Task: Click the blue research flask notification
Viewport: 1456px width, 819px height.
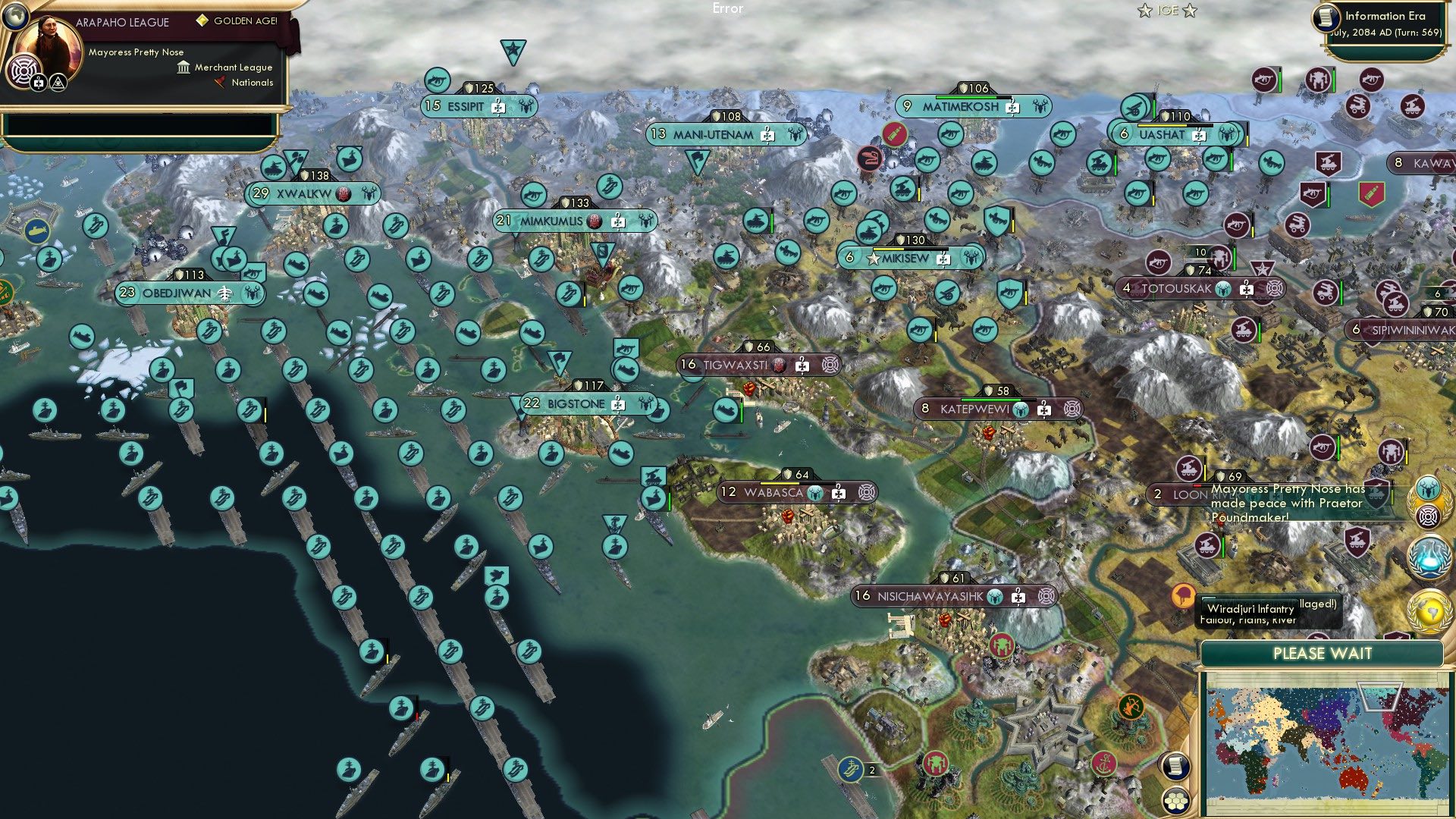Action: tap(1430, 555)
